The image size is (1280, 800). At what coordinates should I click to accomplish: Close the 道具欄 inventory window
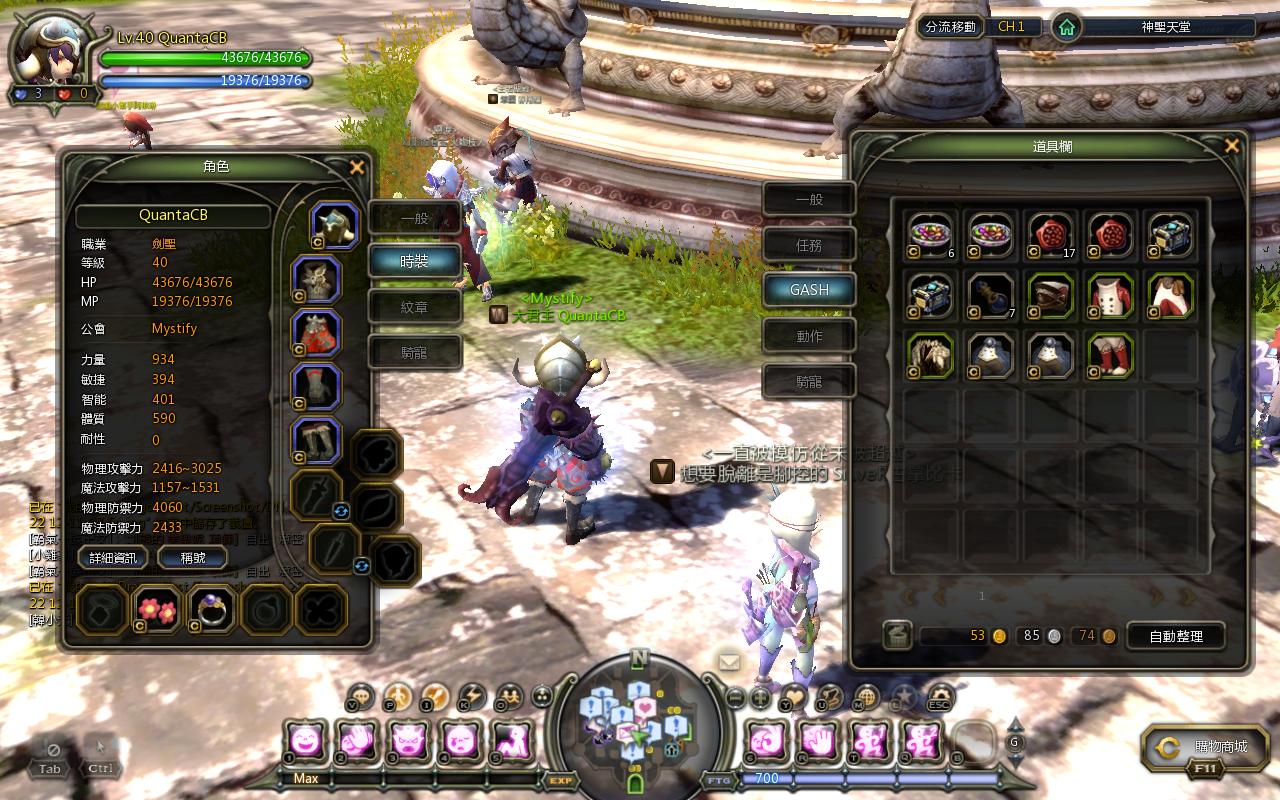click(x=1231, y=146)
